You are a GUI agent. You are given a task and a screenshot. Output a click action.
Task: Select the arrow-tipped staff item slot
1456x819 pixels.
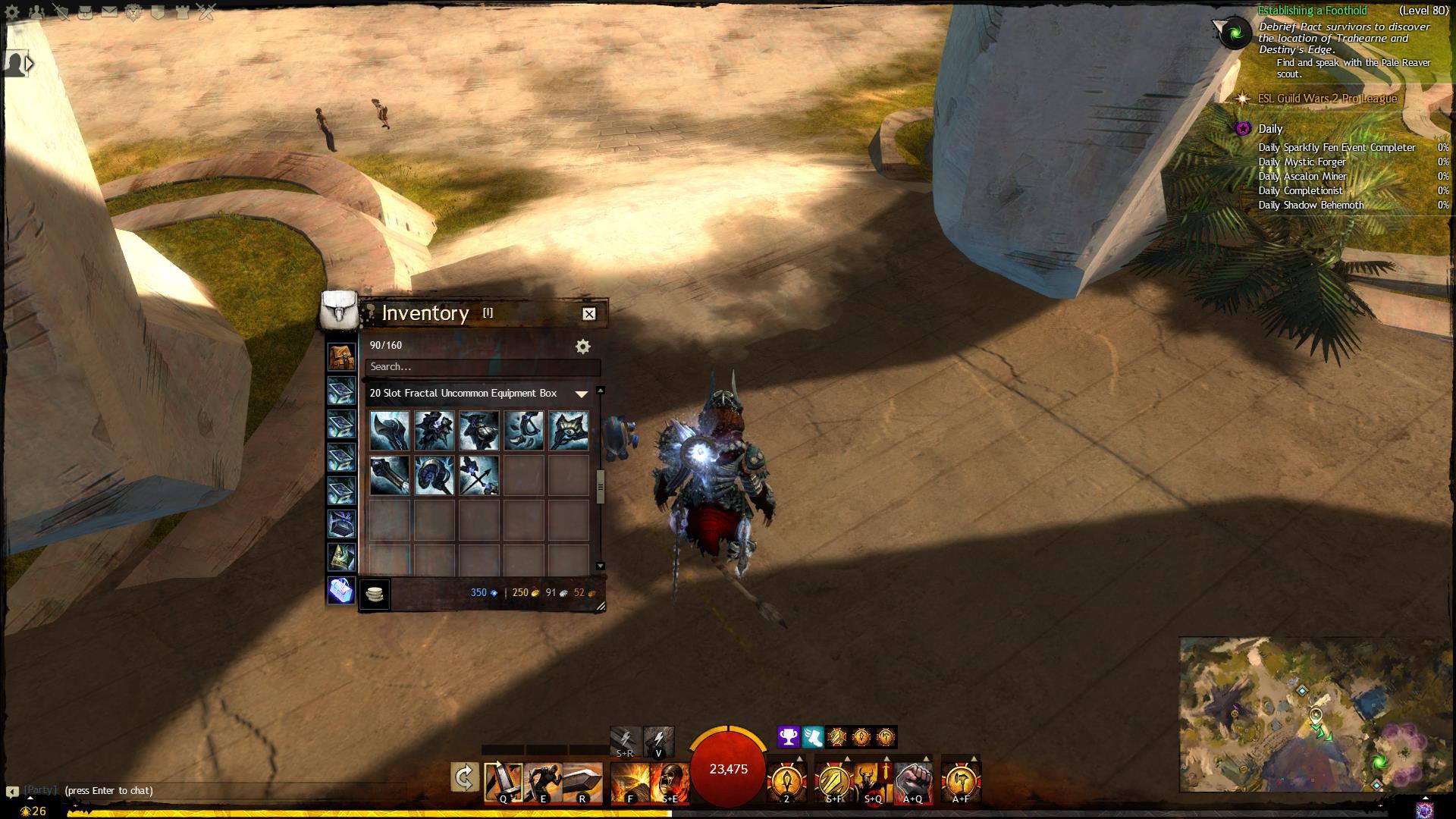(x=479, y=475)
